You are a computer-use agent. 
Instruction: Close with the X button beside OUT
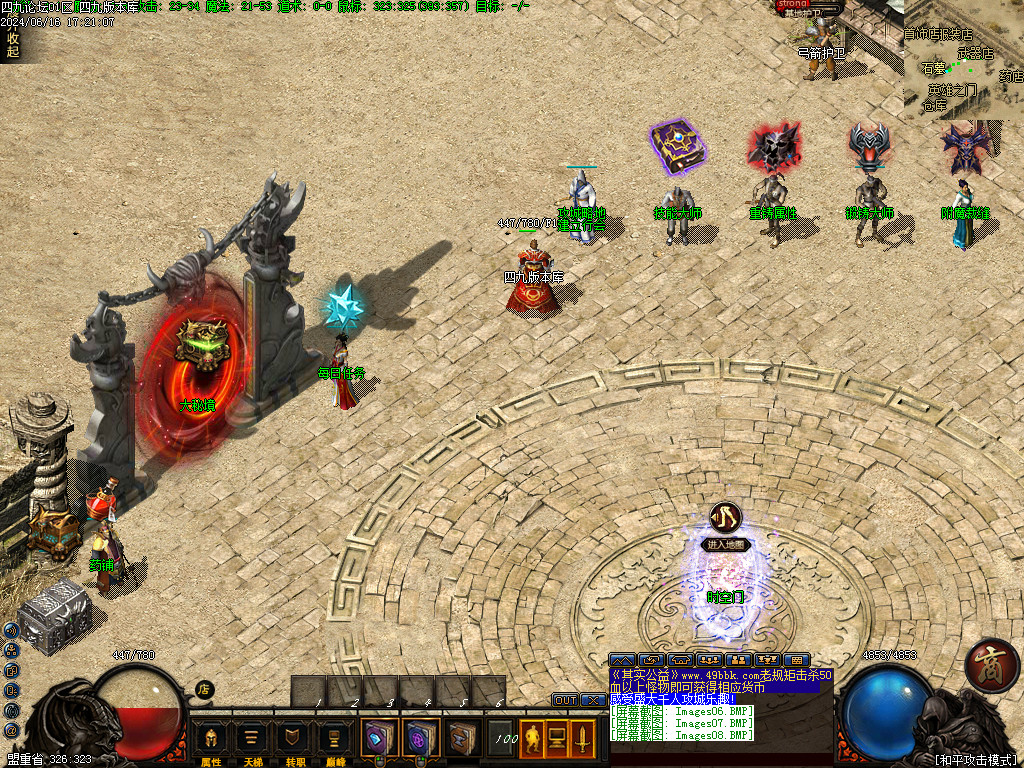592,700
